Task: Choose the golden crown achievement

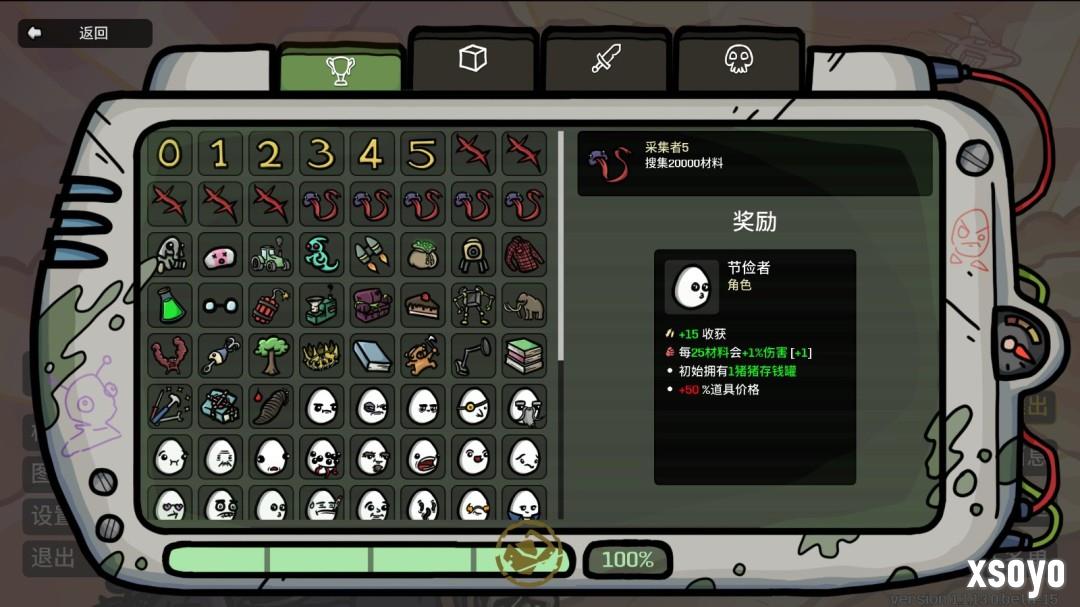Action: (321, 355)
